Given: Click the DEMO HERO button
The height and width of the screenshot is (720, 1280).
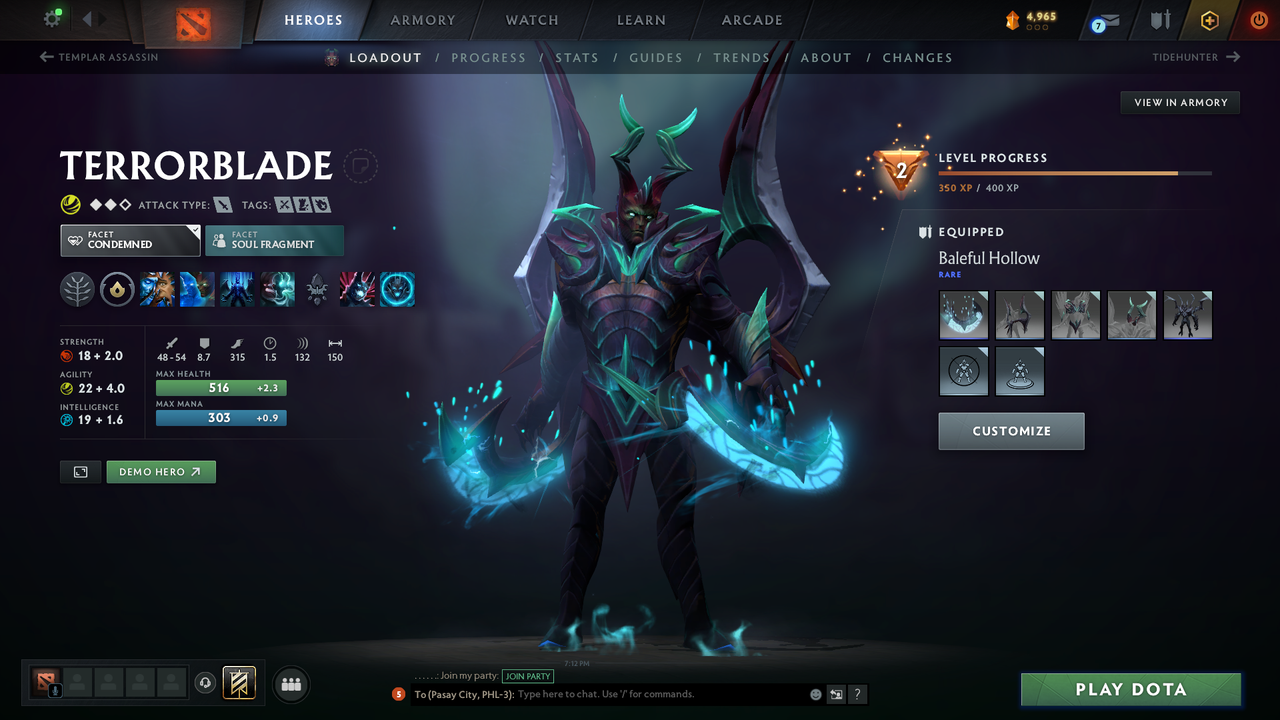Looking at the screenshot, I should [x=160, y=471].
